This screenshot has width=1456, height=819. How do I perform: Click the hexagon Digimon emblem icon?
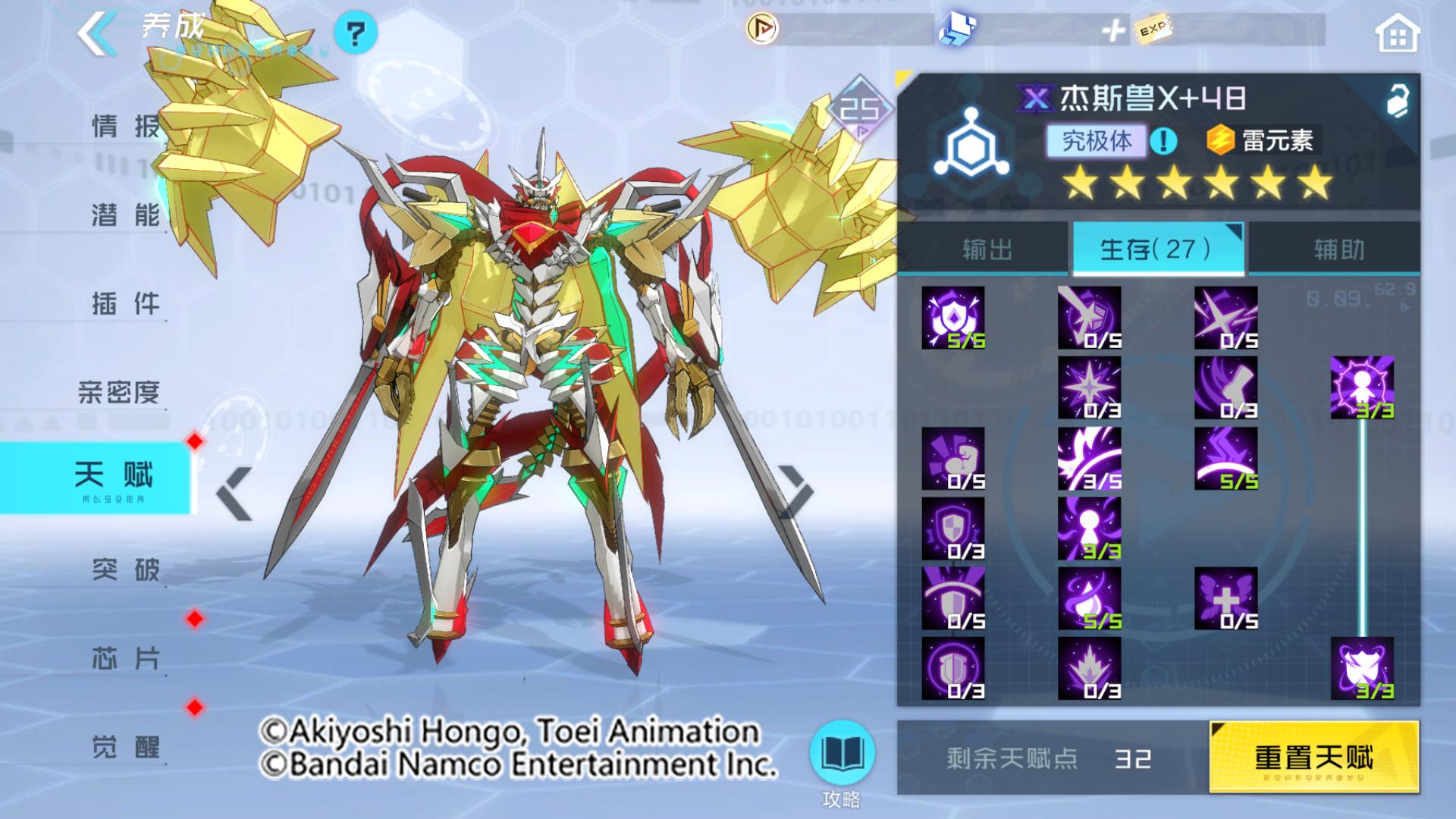click(972, 143)
